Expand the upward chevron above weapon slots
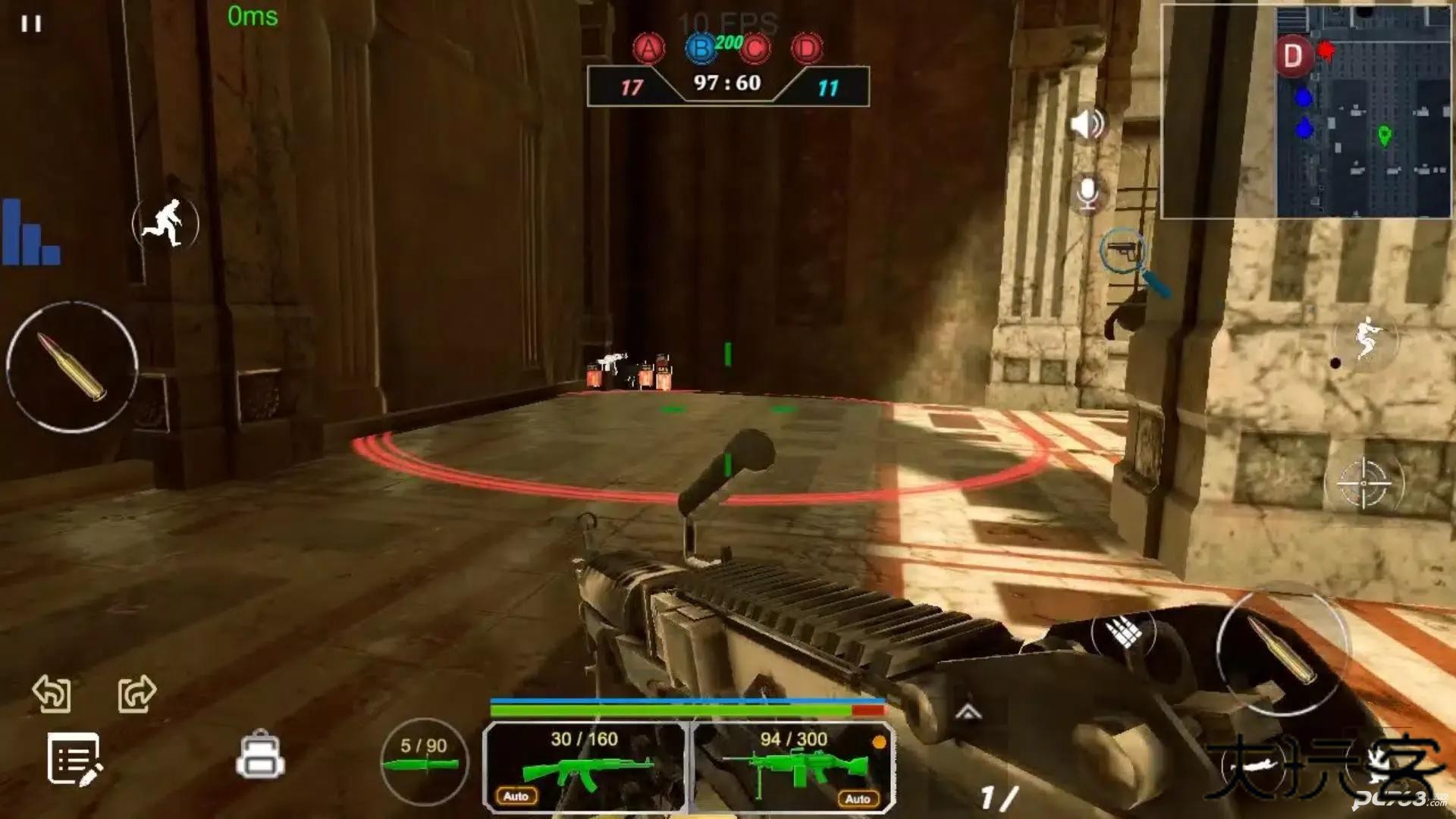 tap(968, 711)
